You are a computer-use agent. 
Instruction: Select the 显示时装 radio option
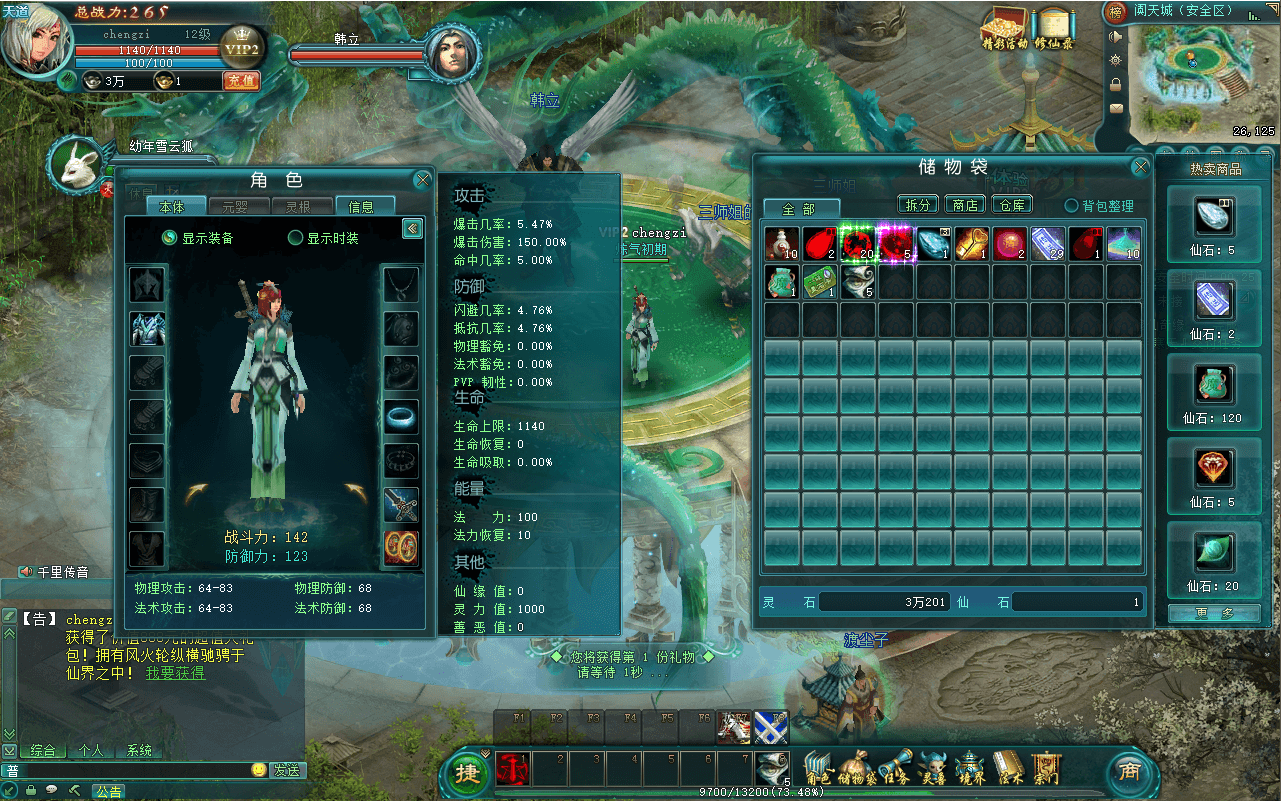(x=296, y=238)
